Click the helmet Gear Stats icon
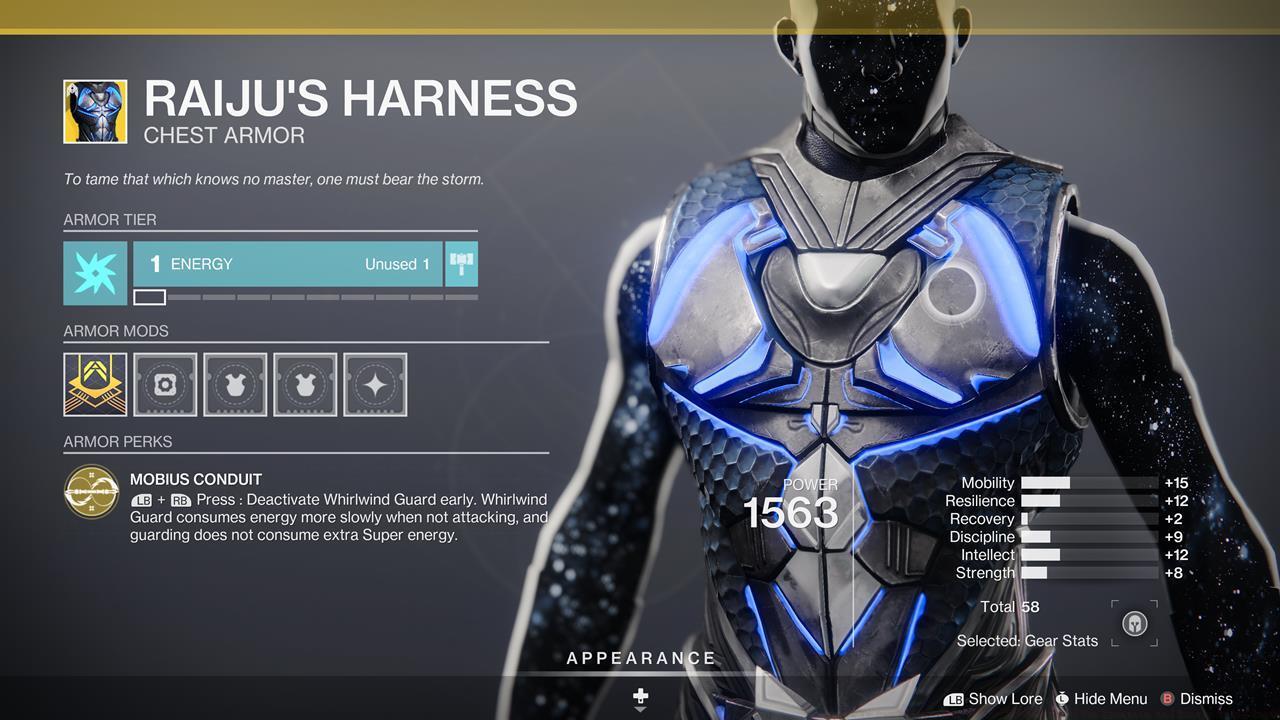 tap(1133, 622)
